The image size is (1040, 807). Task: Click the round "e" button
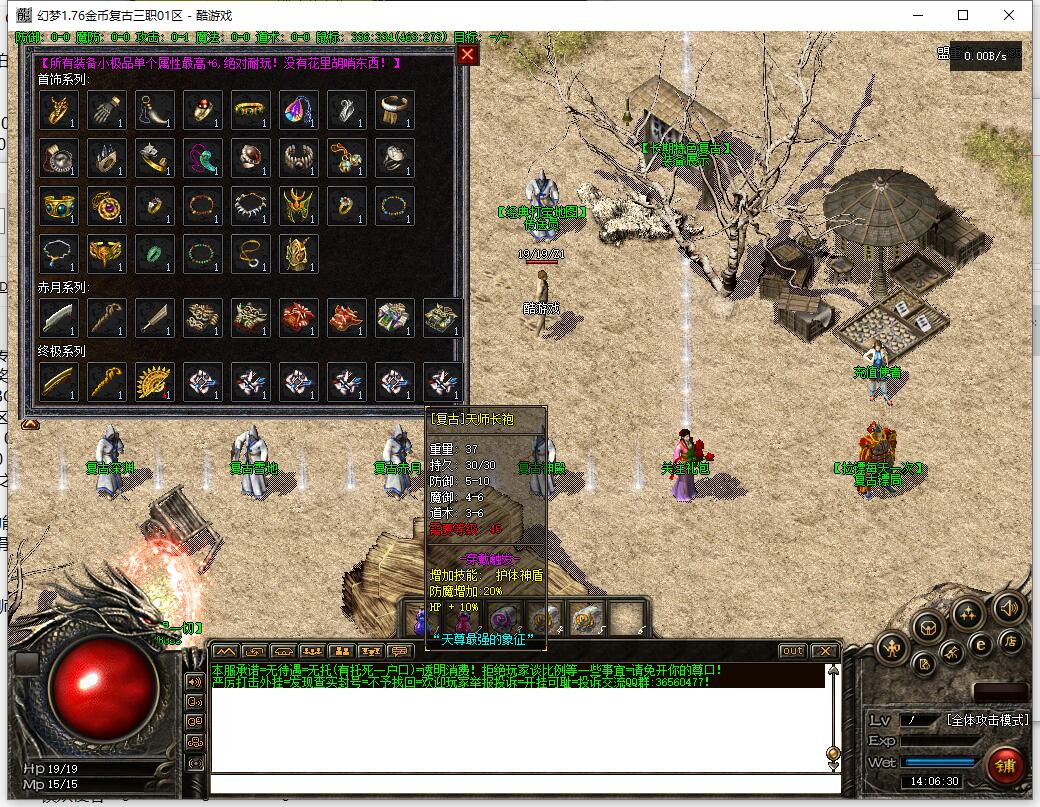(982, 645)
